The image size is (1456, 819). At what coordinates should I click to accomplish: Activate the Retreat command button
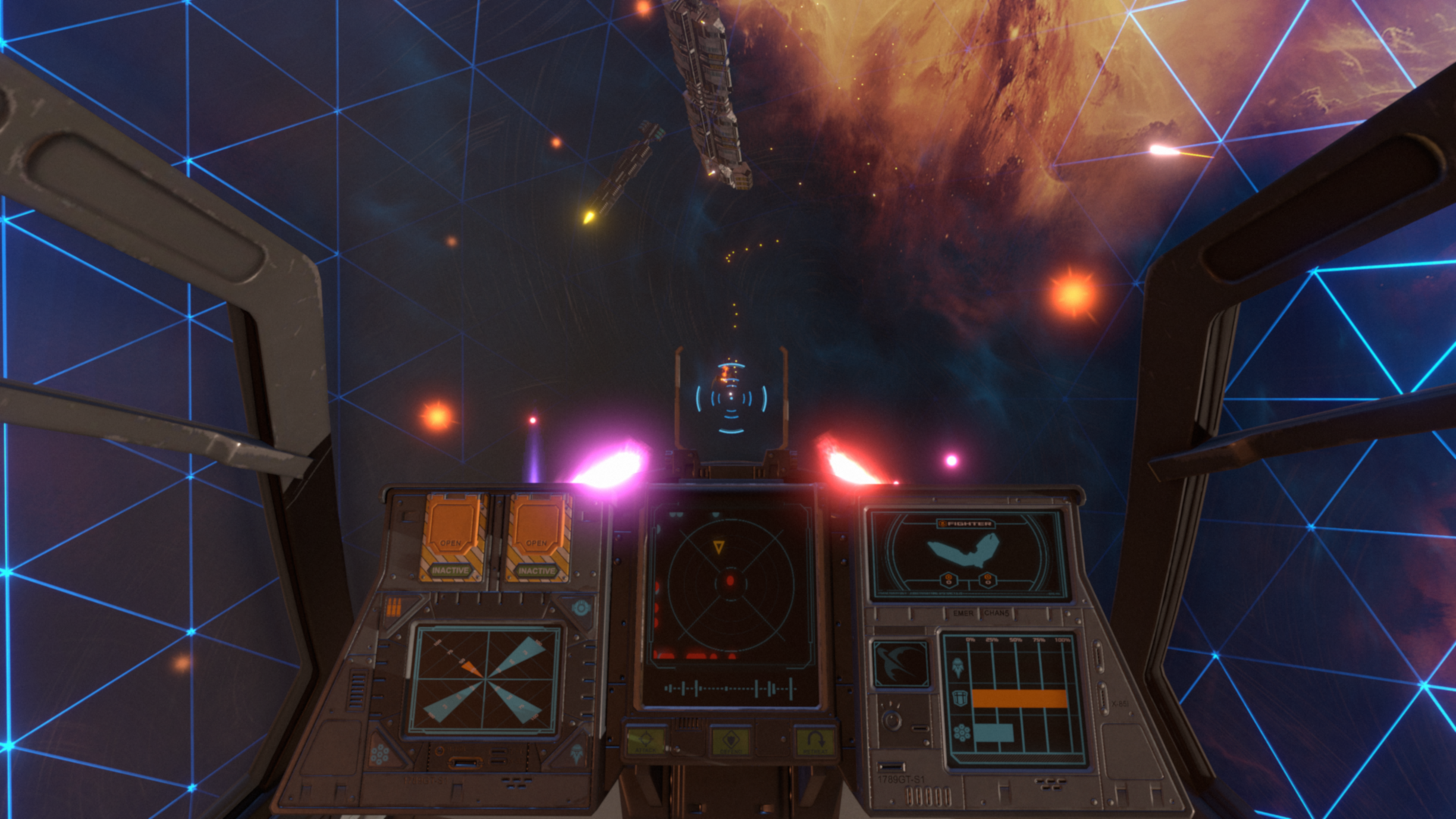coord(816,741)
